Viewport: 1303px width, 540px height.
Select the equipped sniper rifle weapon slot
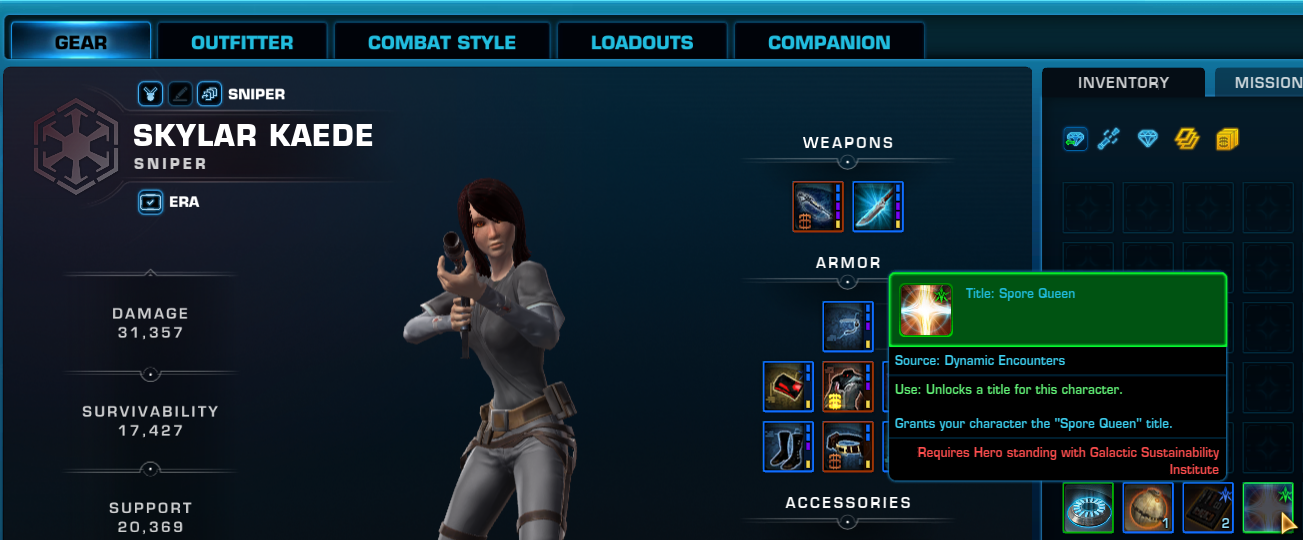click(818, 207)
